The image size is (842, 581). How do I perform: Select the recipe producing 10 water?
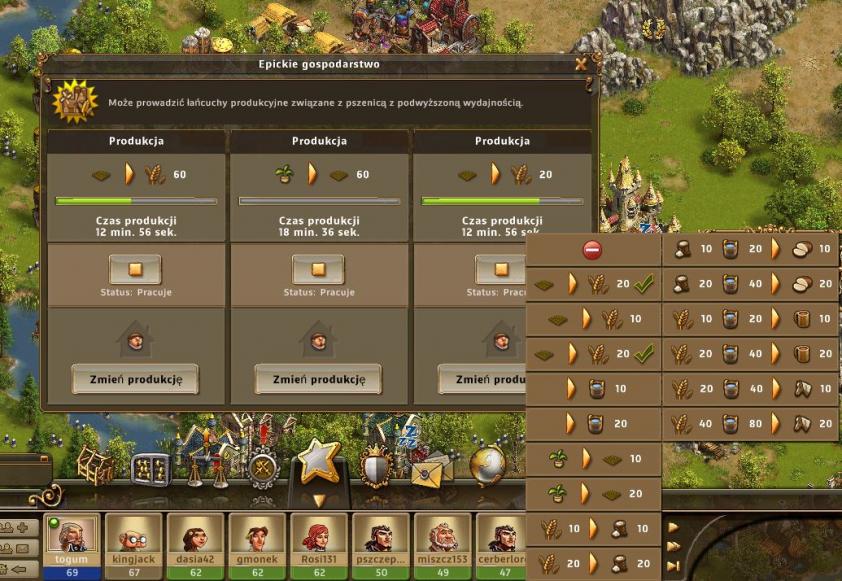tap(593, 389)
